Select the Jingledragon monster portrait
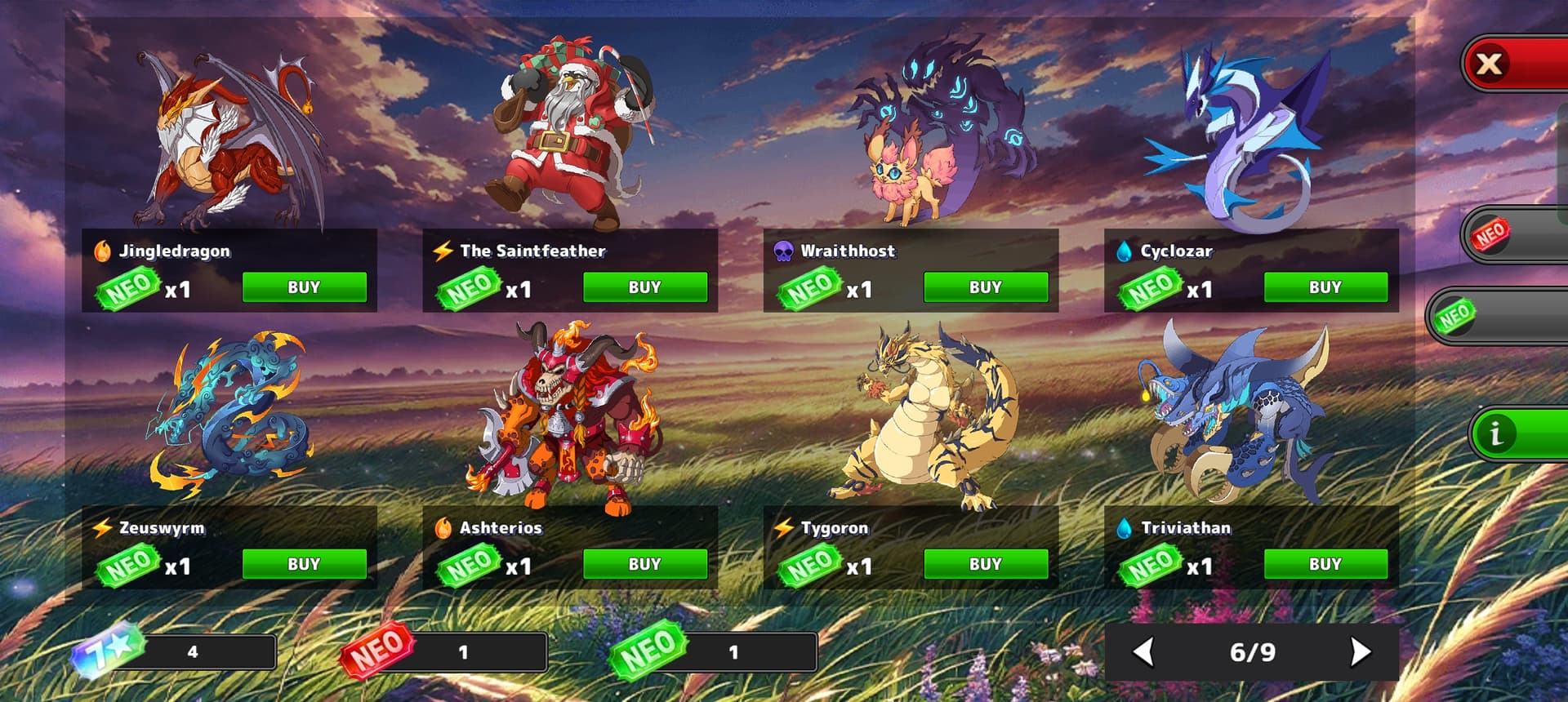 pyautogui.click(x=233, y=139)
